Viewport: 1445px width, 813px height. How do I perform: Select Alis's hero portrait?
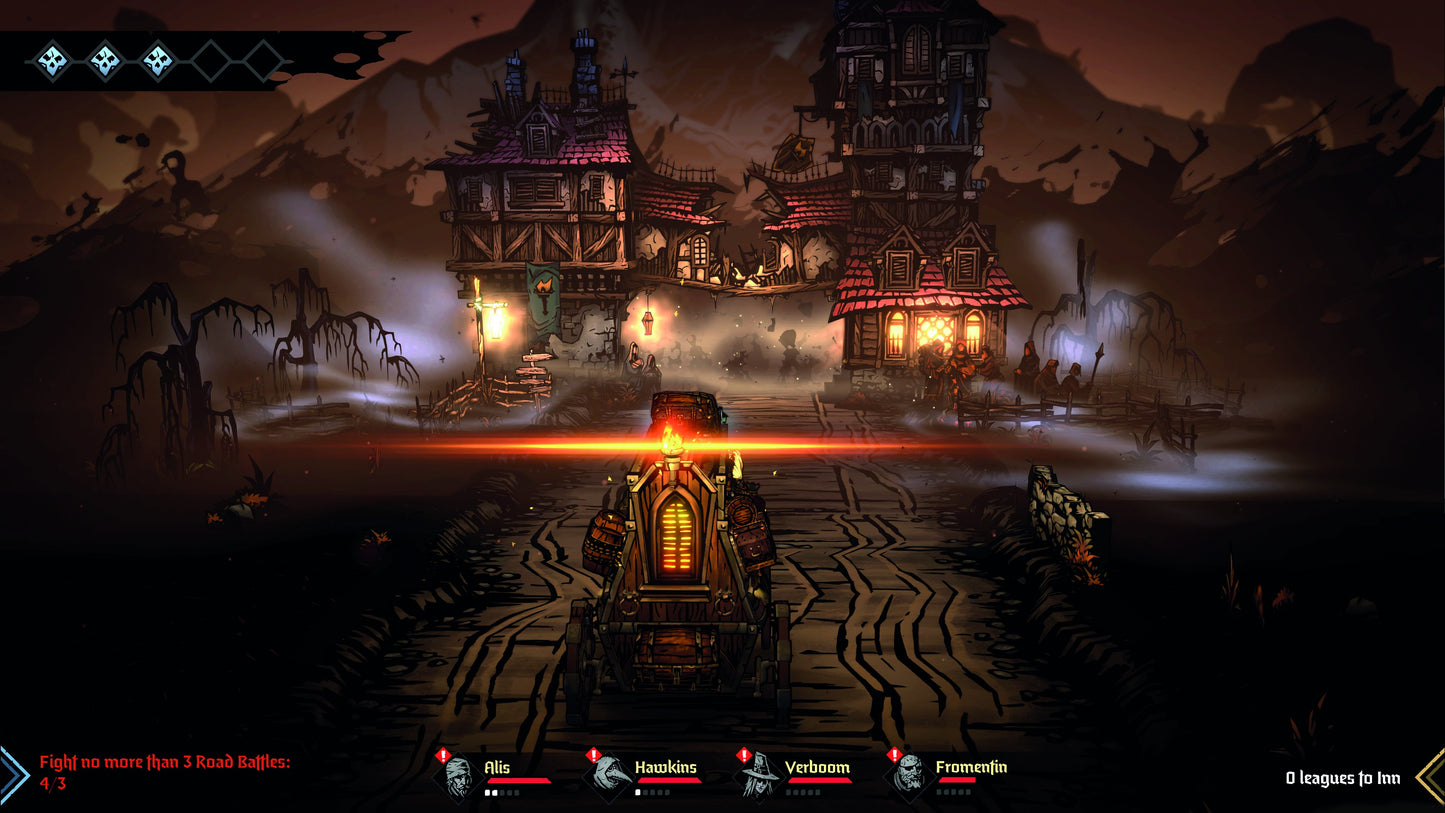point(459,777)
